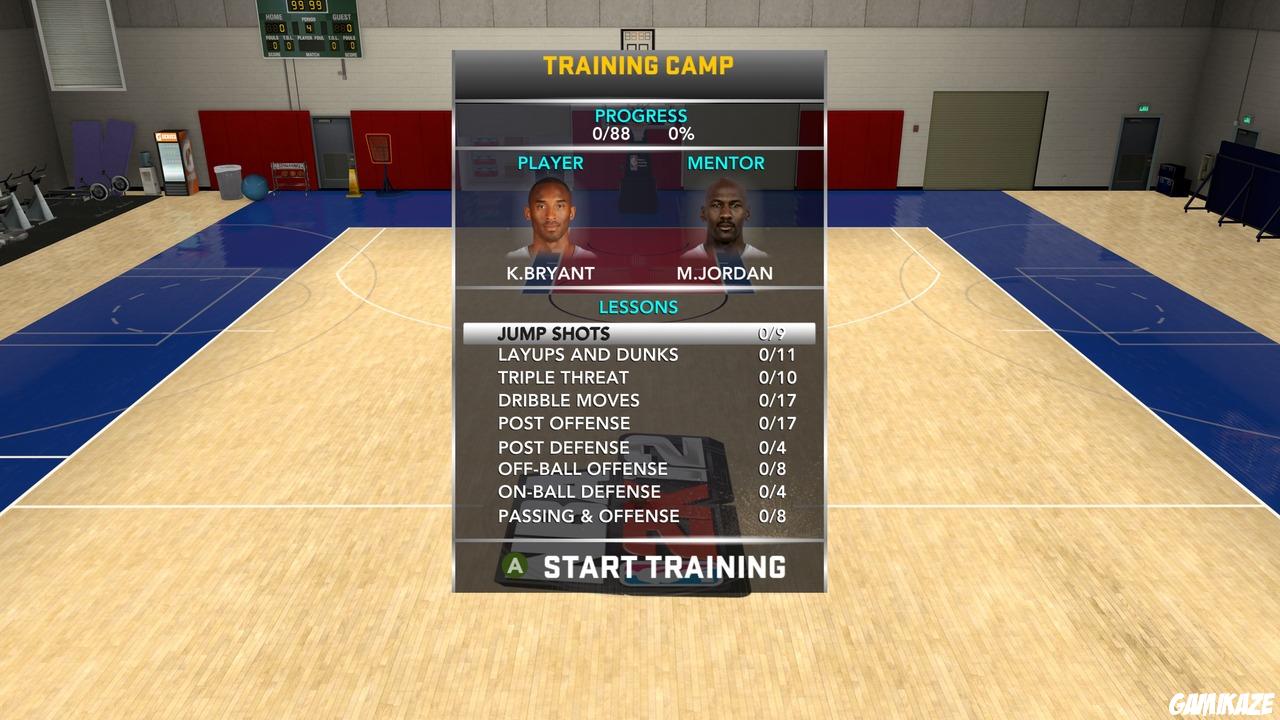Open the POST DEFENSE lesson
The width and height of the screenshot is (1280, 720).
coord(638,446)
